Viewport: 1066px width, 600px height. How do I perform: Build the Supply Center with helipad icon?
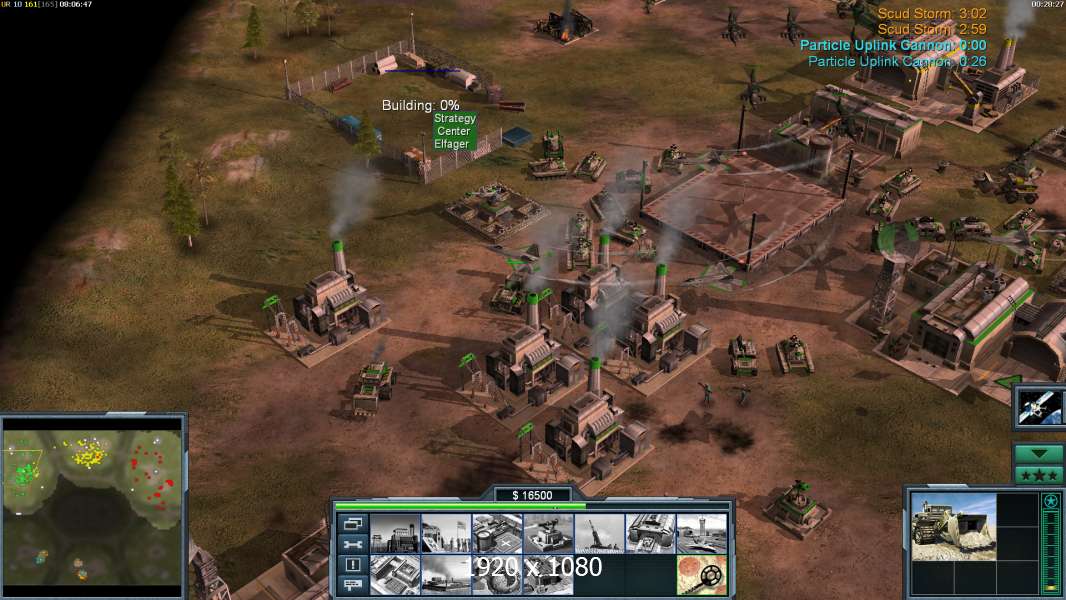[496, 533]
